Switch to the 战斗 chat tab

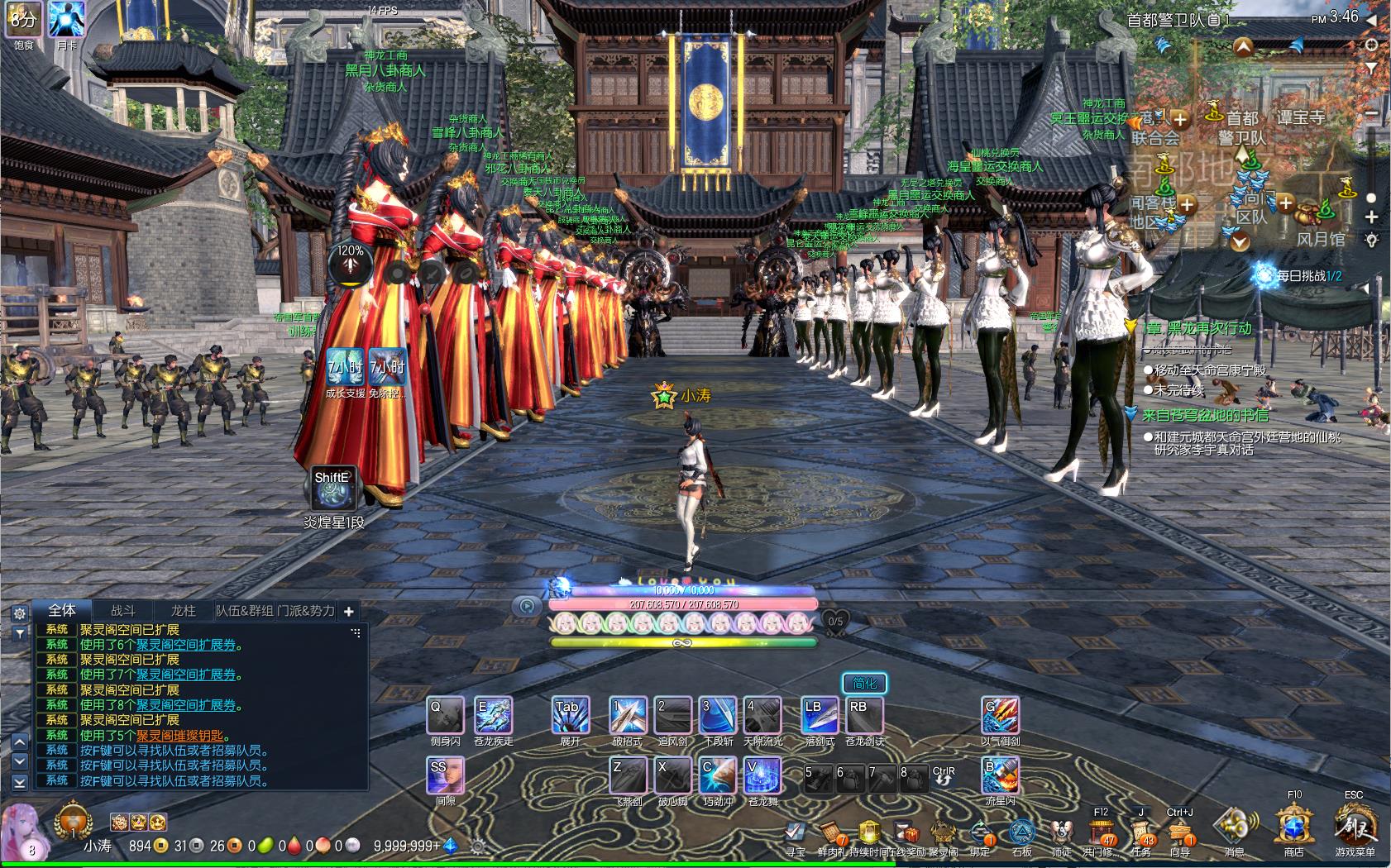[x=123, y=611]
